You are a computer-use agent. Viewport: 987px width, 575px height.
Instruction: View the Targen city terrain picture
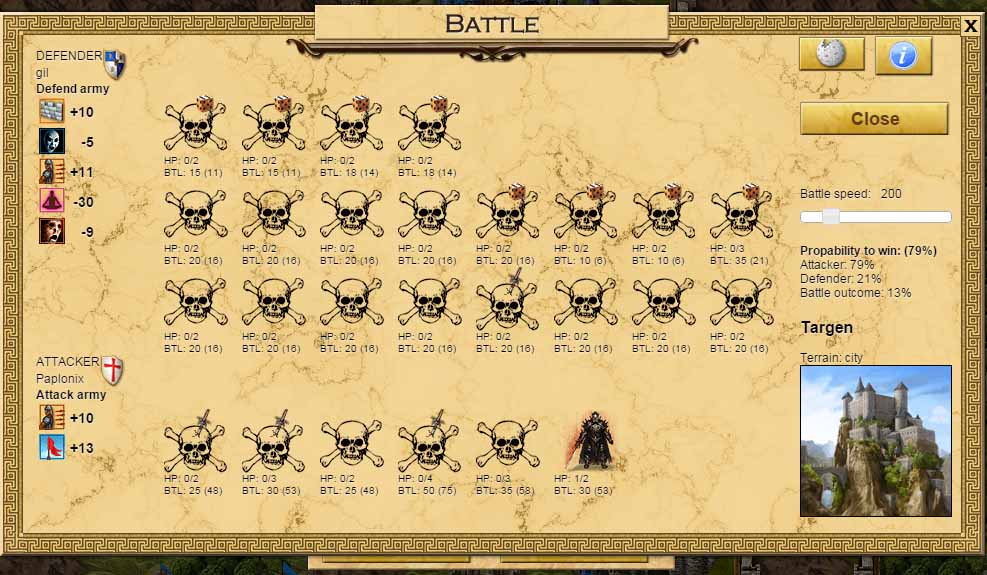875,440
